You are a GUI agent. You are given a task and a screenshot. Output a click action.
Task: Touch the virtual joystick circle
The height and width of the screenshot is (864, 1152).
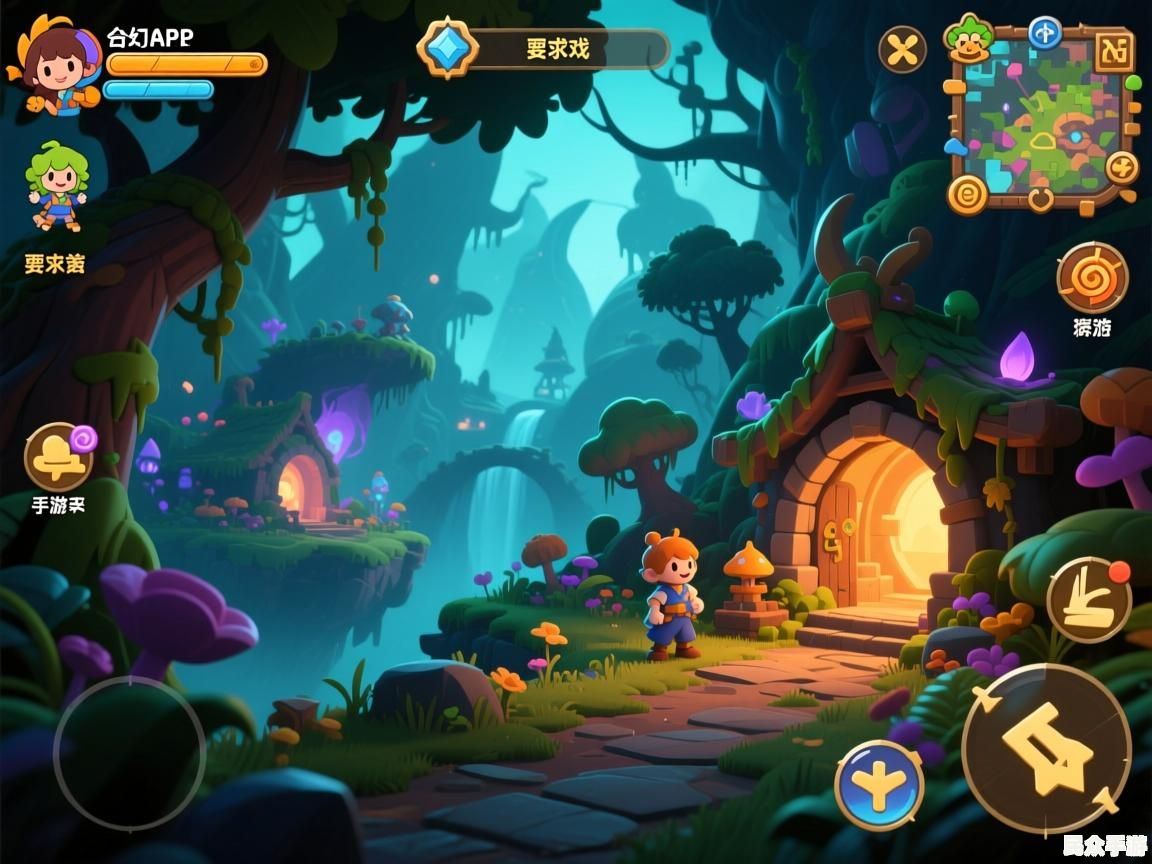point(129,752)
